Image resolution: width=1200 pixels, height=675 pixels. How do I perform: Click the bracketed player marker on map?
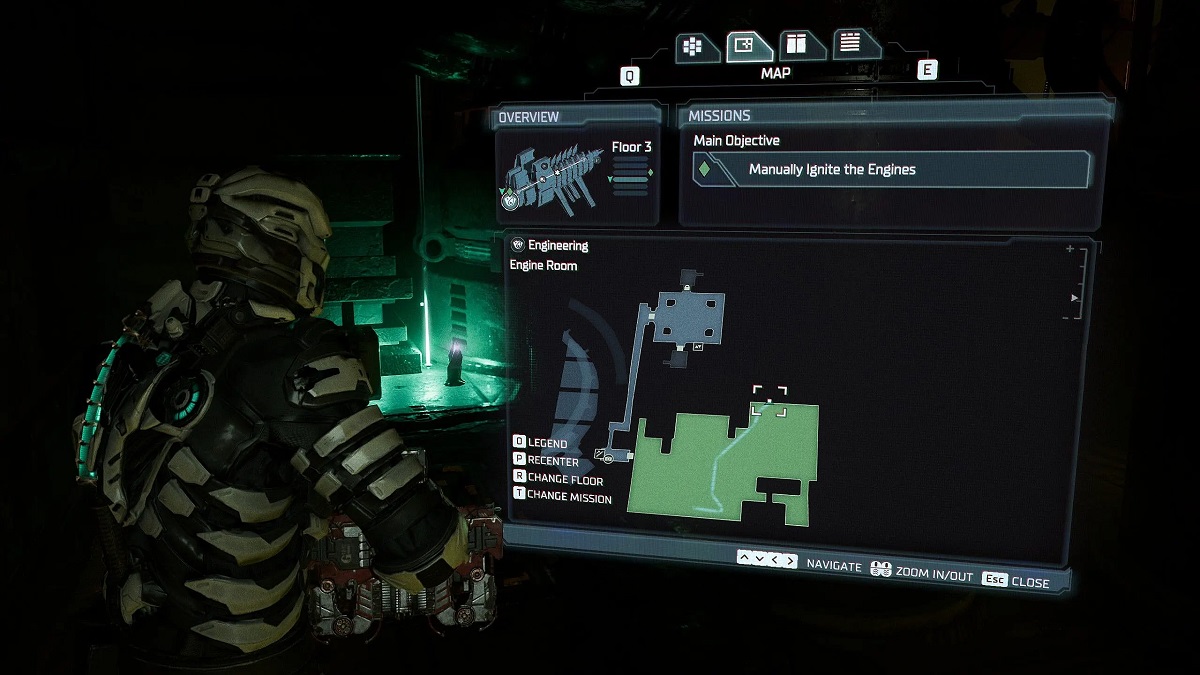(x=769, y=401)
